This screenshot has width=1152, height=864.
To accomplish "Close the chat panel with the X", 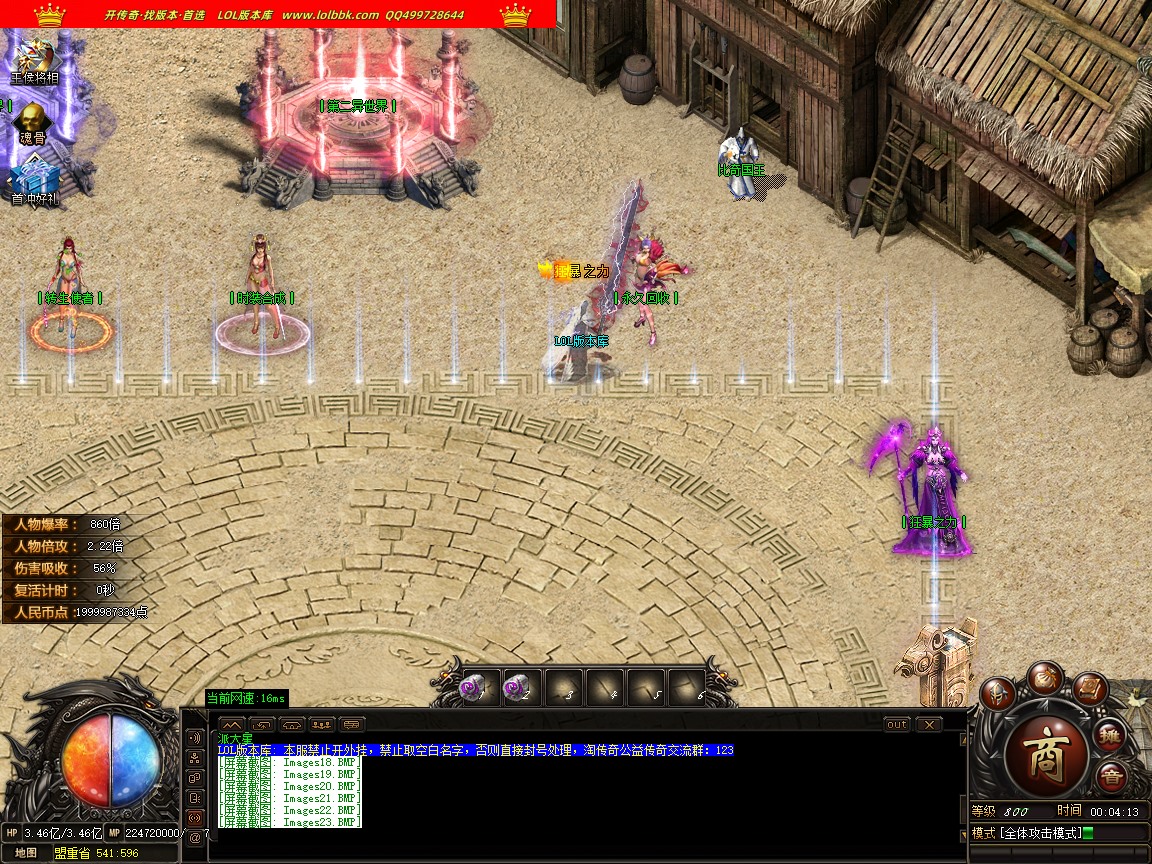I will tap(929, 724).
